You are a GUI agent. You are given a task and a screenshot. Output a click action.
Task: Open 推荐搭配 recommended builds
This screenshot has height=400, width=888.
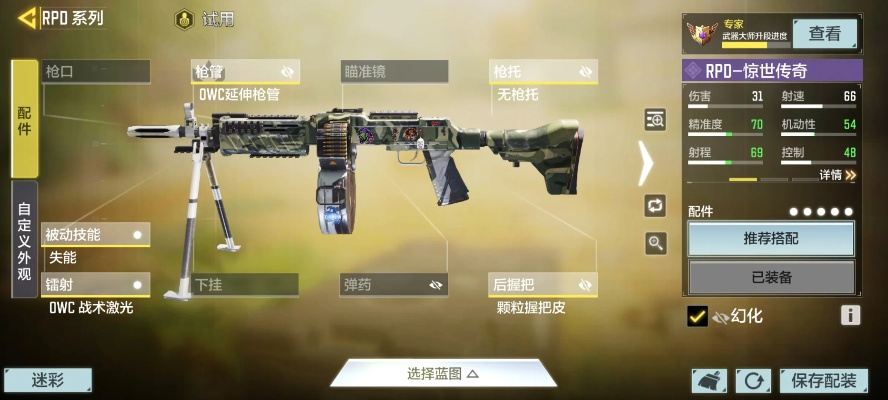click(771, 239)
